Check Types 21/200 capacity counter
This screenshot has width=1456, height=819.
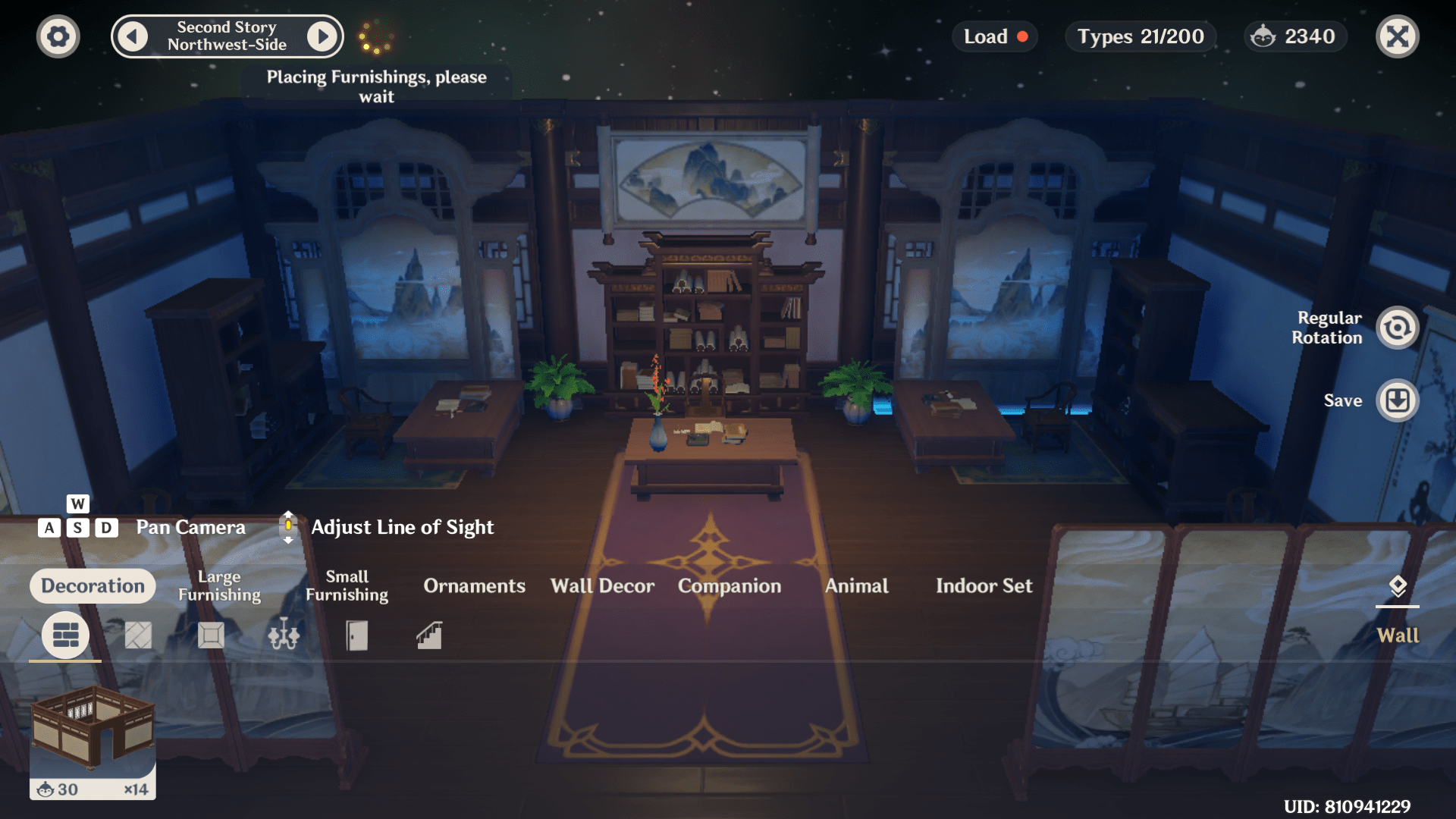1140,36
